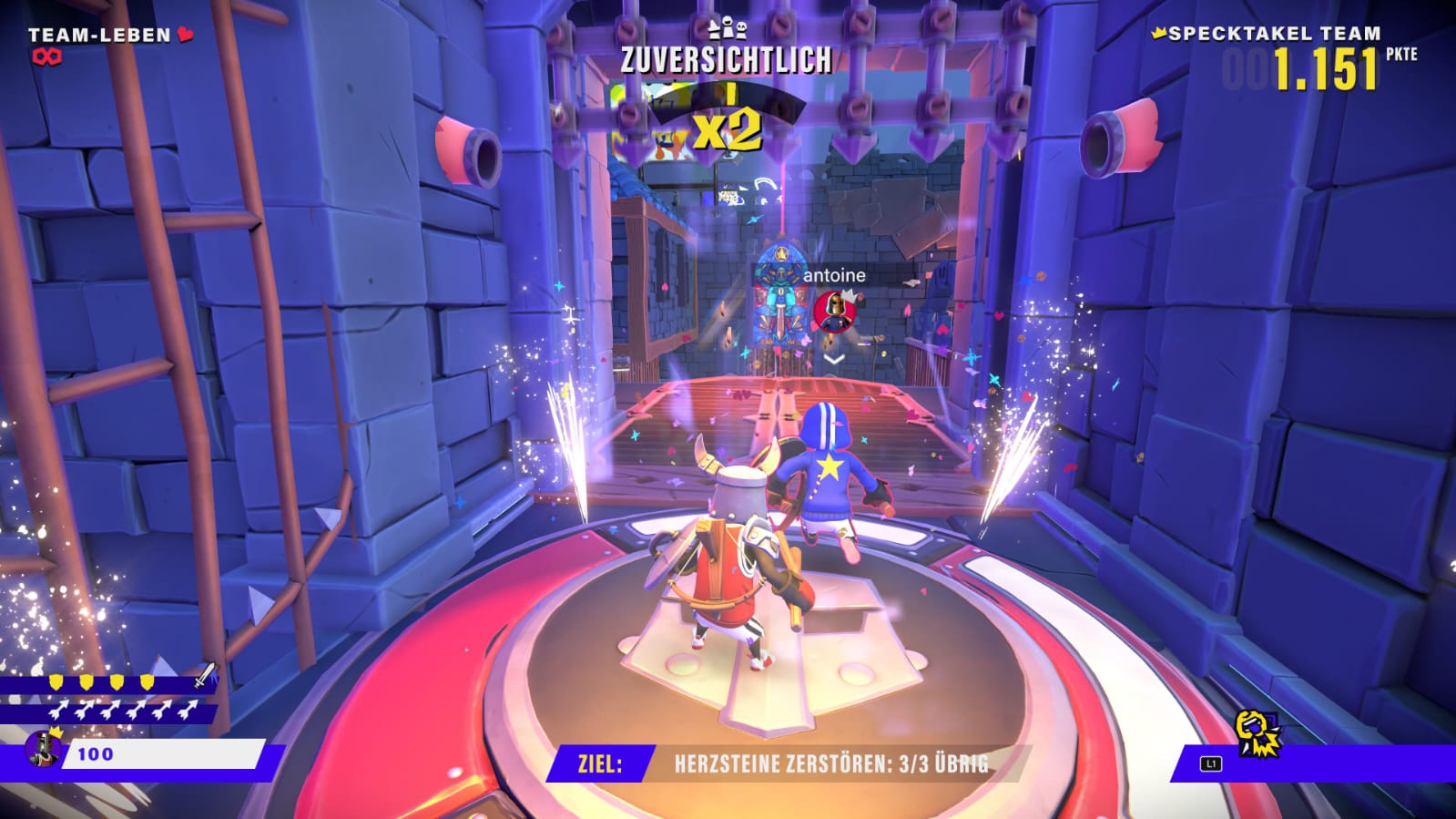Activate the yellow special ability icon
The image size is (1456, 819).
[1257, 733]
